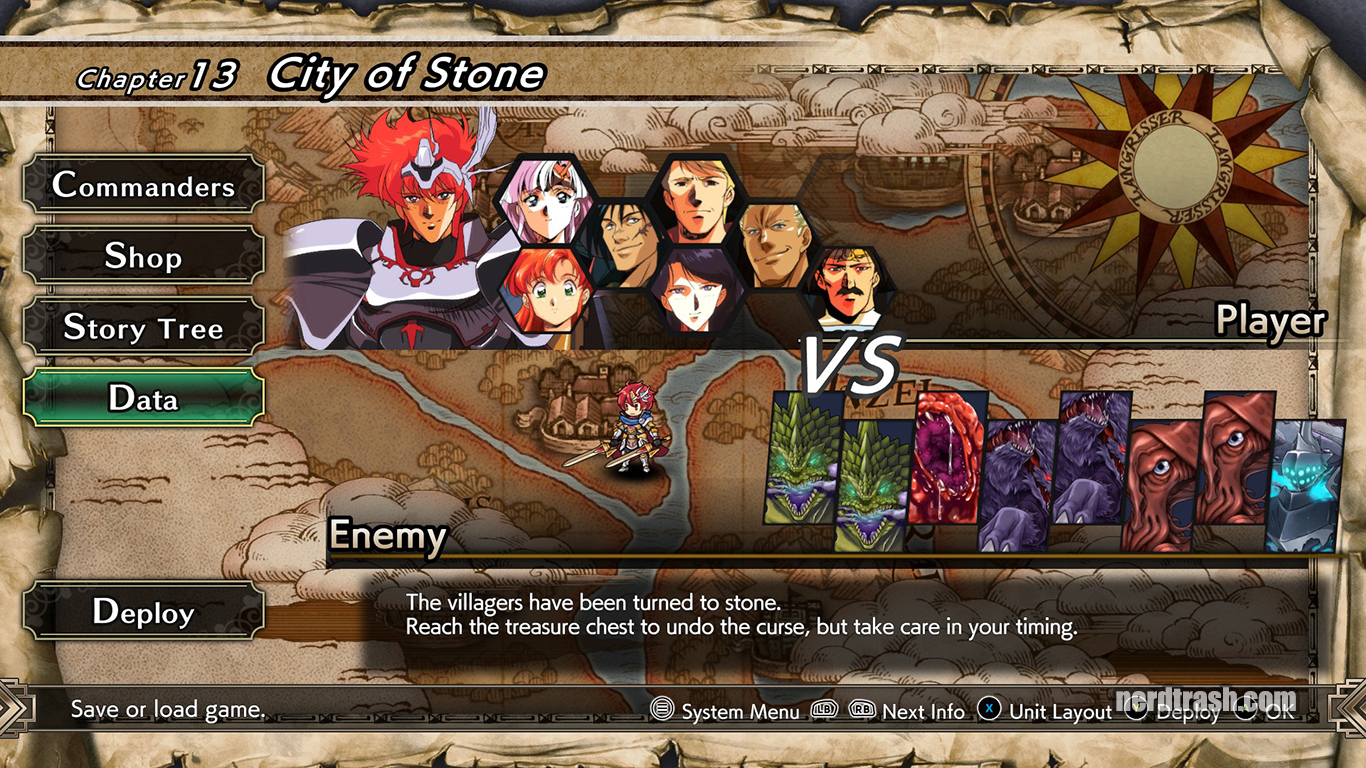This screenshot has width=1366, height=768.
Task: Open the Commanders menu
Action: pyautogui.click(x=143, y=185)
